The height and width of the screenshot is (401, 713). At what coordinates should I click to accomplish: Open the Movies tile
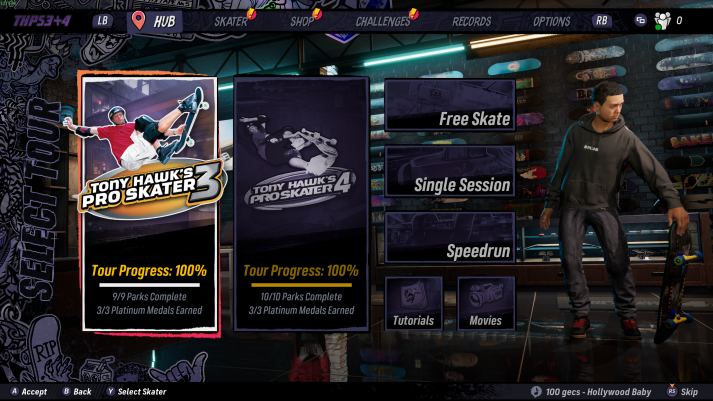click(486, 304)
